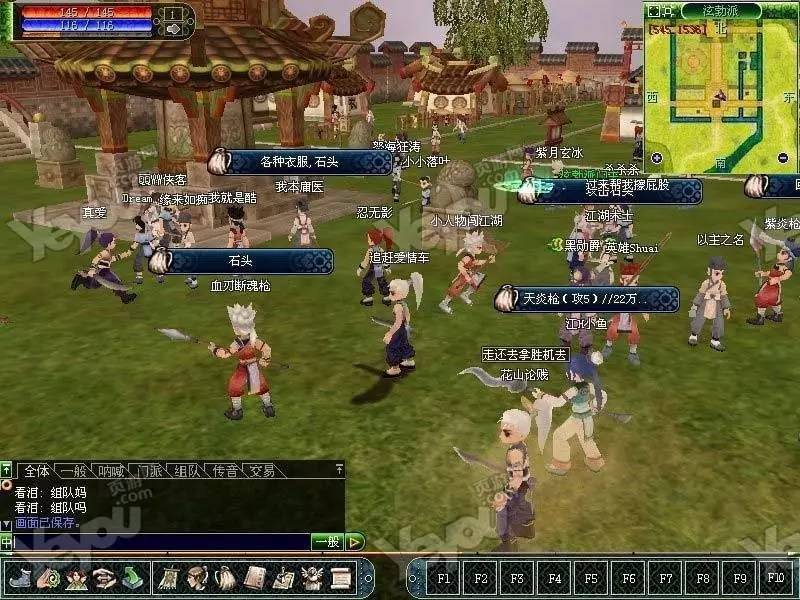Select the 门派 chat tab

click(x=150, y=470)
